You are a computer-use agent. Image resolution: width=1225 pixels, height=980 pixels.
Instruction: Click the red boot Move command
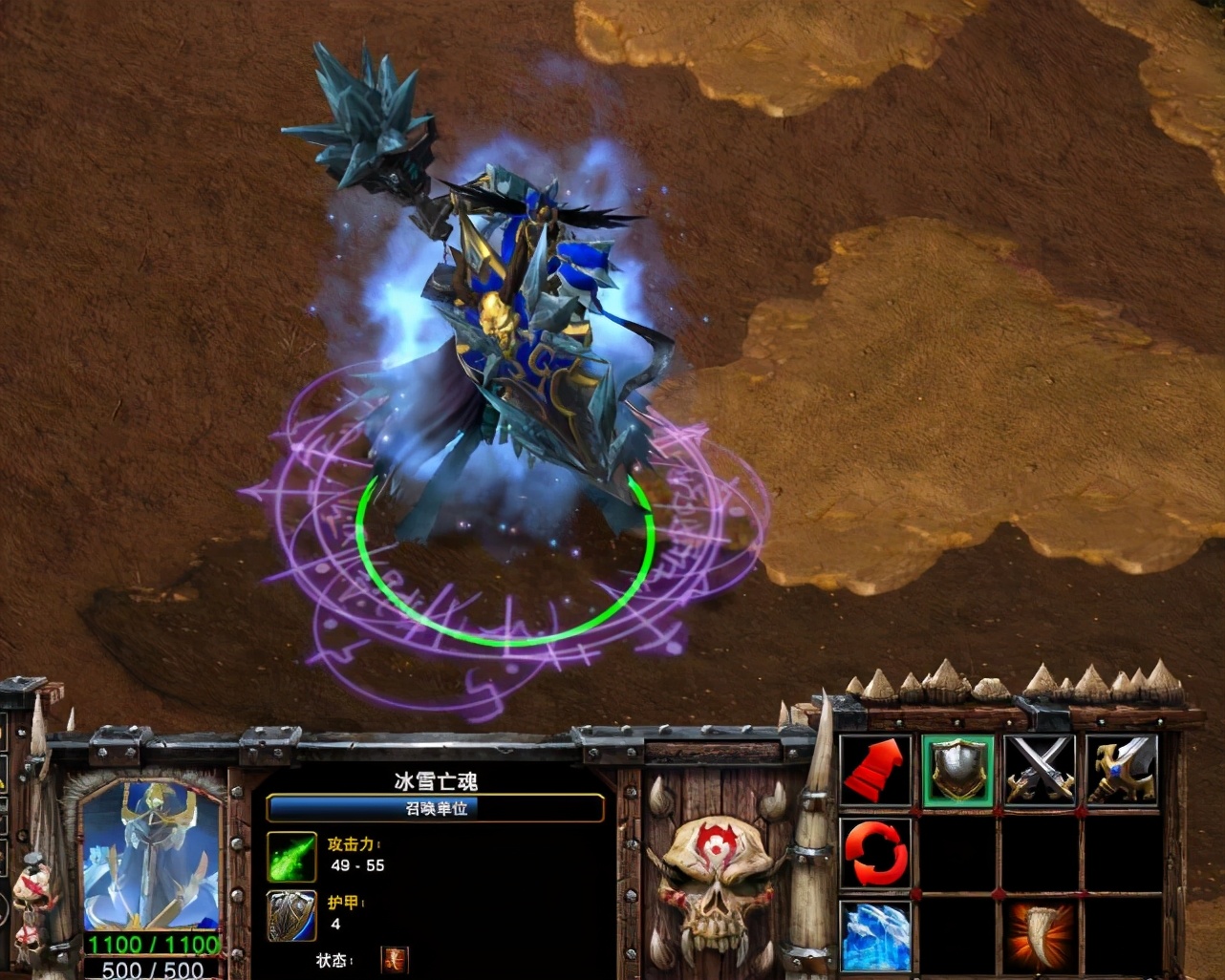876,770
